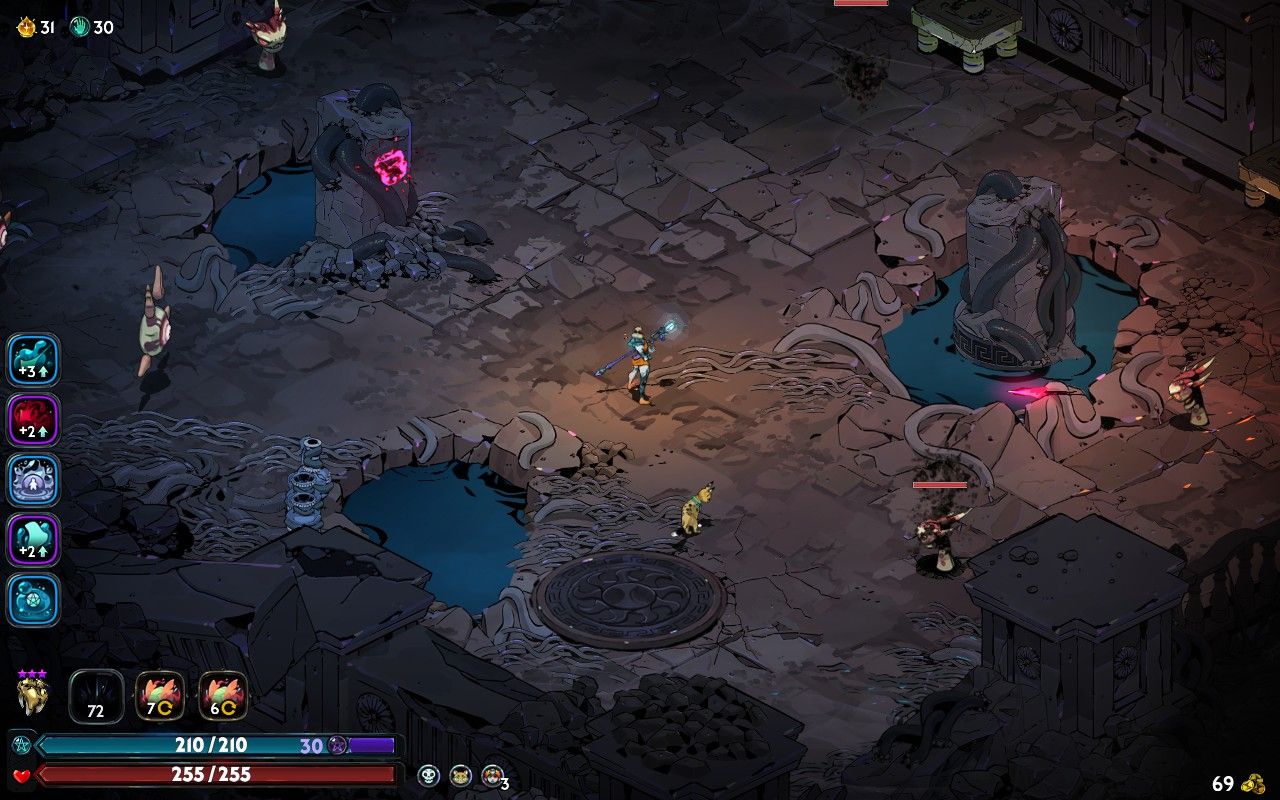Select the fiery ability icon with 7 charges
1280x800 pixels.
pos(160,696)
